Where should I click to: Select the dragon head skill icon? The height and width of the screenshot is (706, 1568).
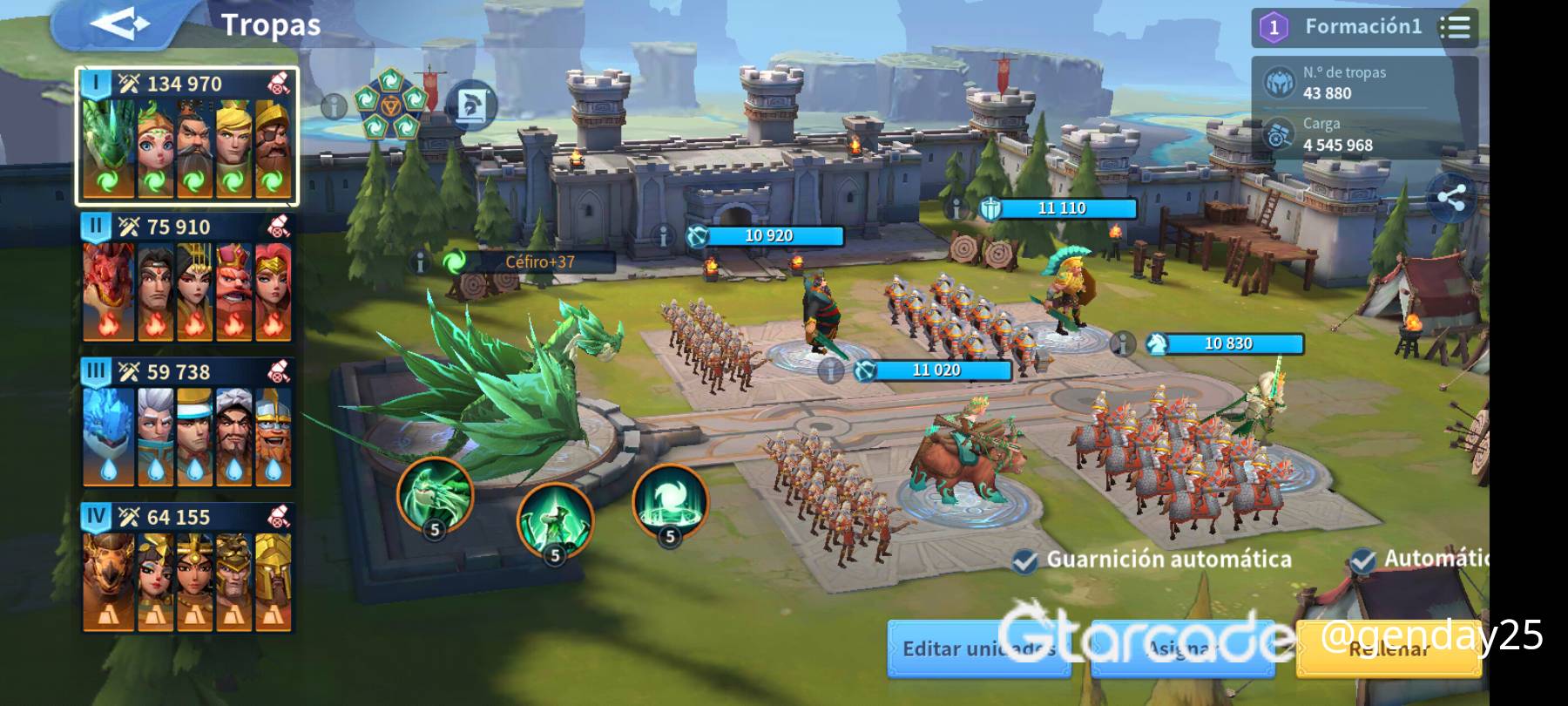(435, 495)
